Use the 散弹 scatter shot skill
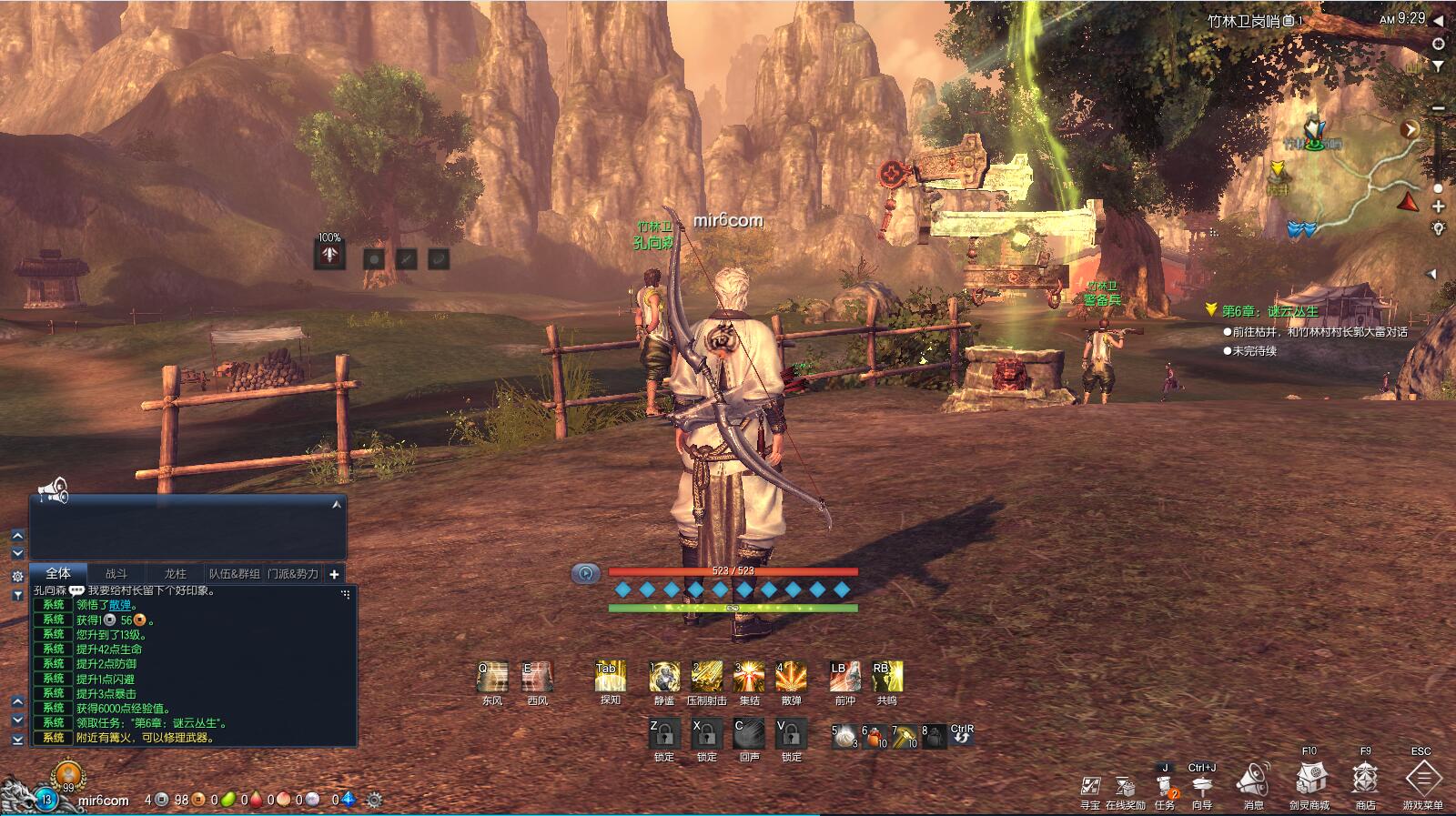The height and width of the screenshot is (816, 1456). click(x=791, y=677)
